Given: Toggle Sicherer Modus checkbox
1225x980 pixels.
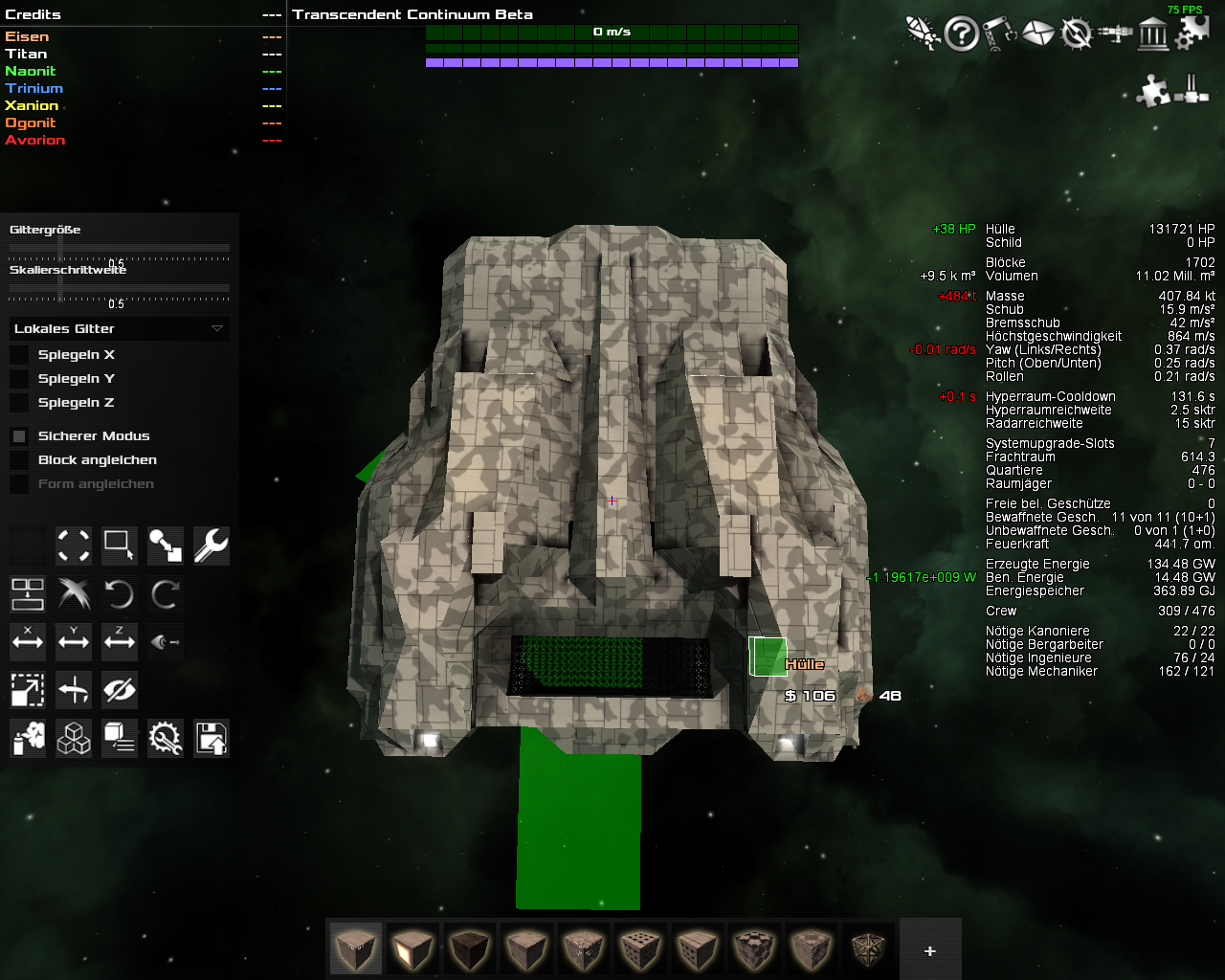Looking at the screenshot, I should pyautogui.click(x=19, y=436).
